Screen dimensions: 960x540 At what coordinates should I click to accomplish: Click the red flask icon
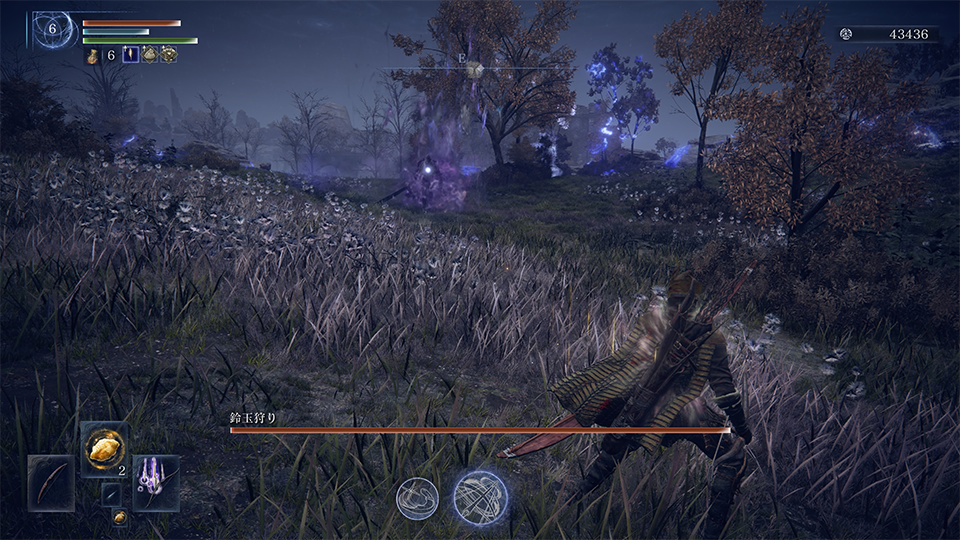pyautogui.click(x=92, y=56)
